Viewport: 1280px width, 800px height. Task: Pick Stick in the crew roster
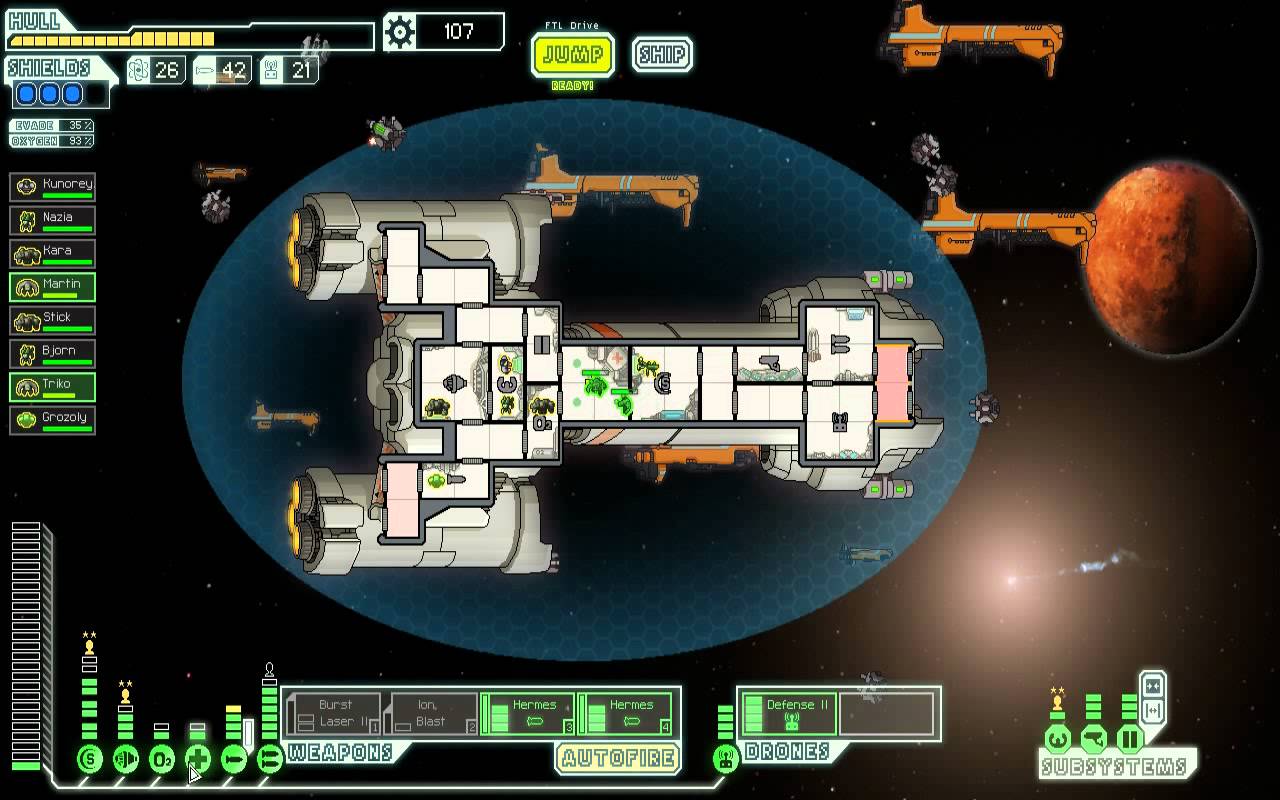pyautogui.click(x=53, y=320)
